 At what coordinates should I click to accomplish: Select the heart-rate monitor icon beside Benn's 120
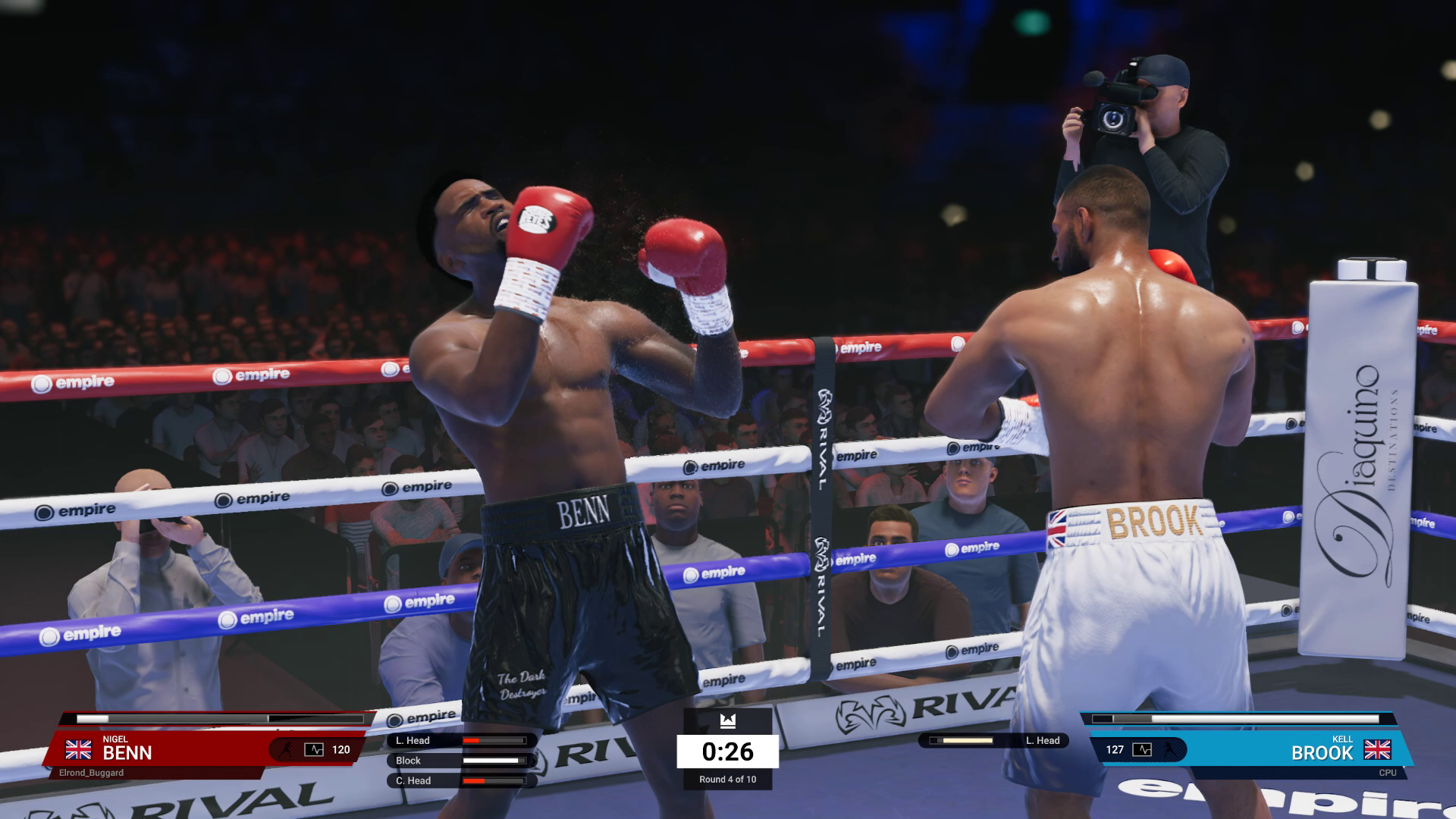(x=313, y=750)
